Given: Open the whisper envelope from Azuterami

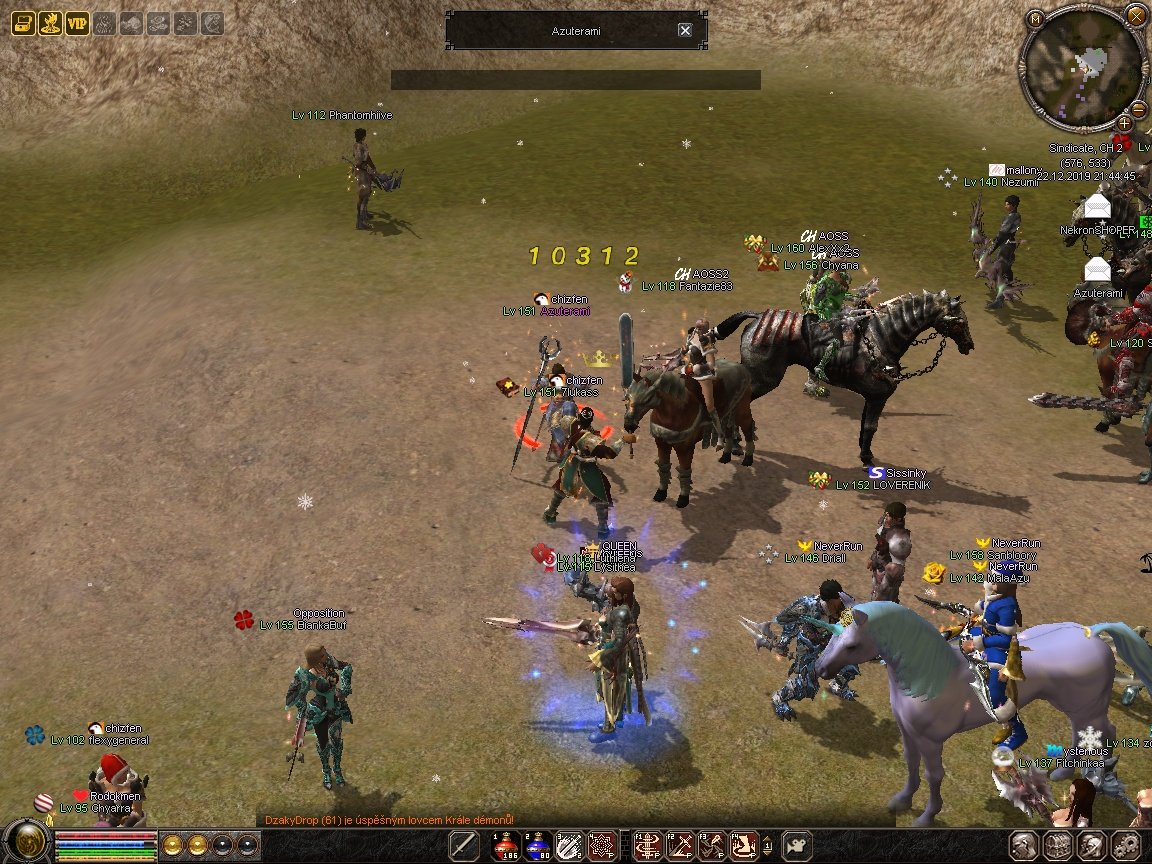Looking at the screenshot, I should click(1097, 270).
